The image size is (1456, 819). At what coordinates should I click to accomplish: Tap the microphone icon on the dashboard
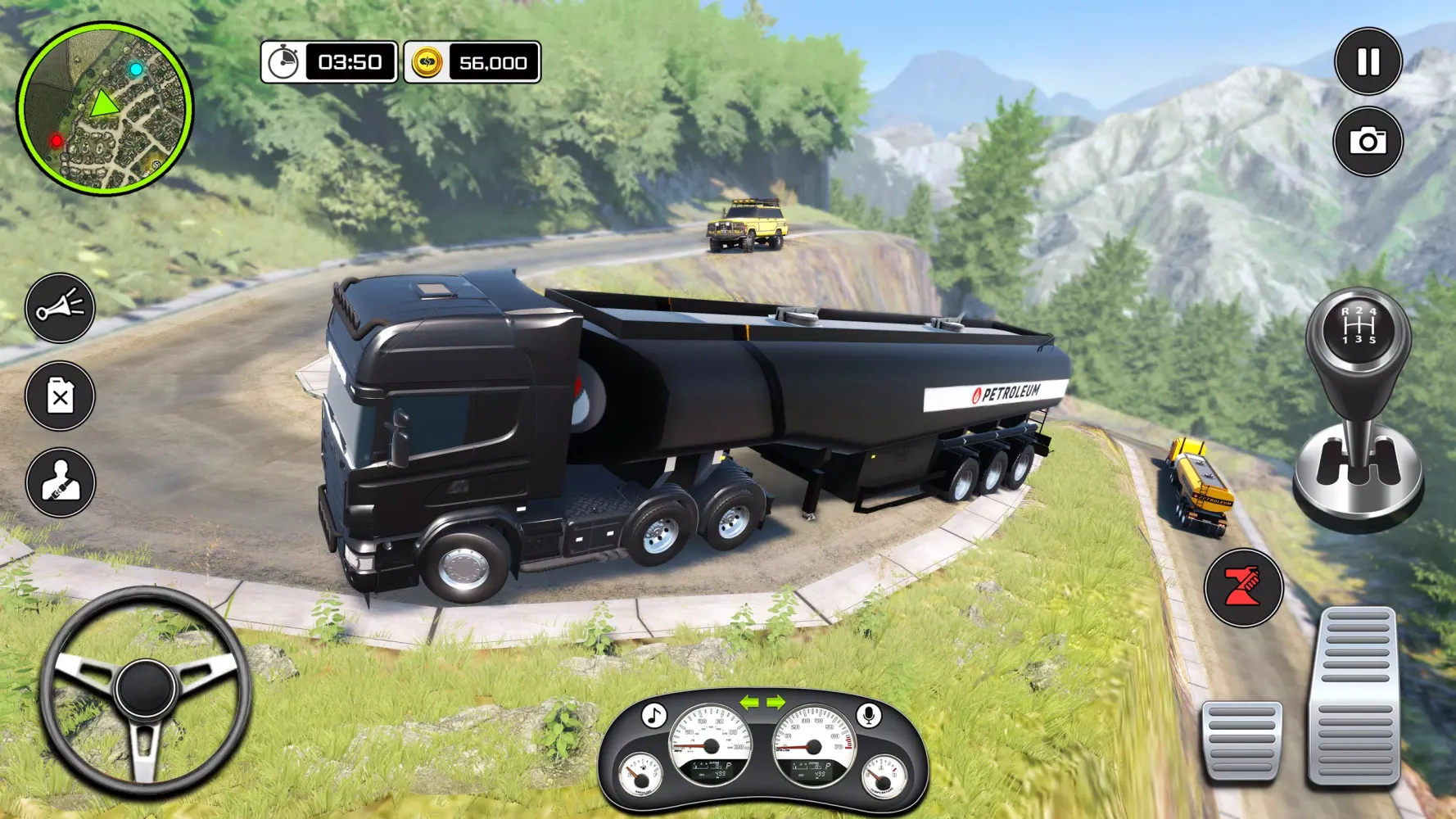(870, 715)
